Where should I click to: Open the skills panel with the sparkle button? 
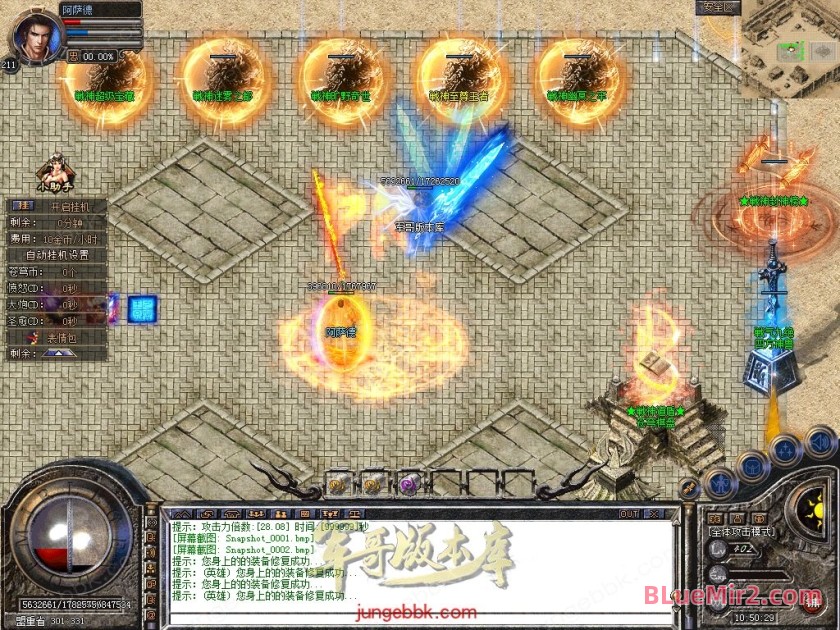pos(788,452)
